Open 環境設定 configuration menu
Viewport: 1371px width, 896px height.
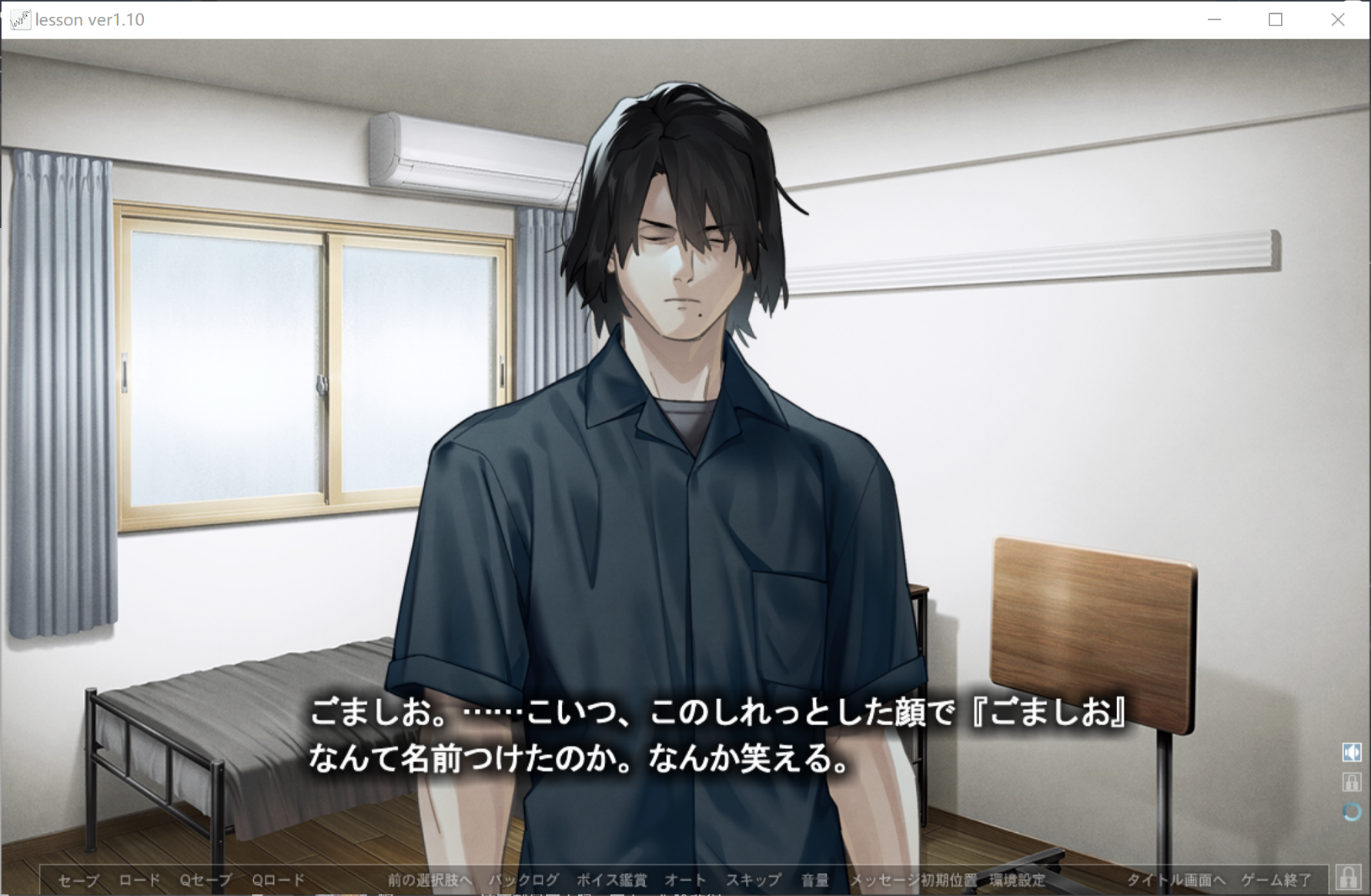(x=1018, y=880)
